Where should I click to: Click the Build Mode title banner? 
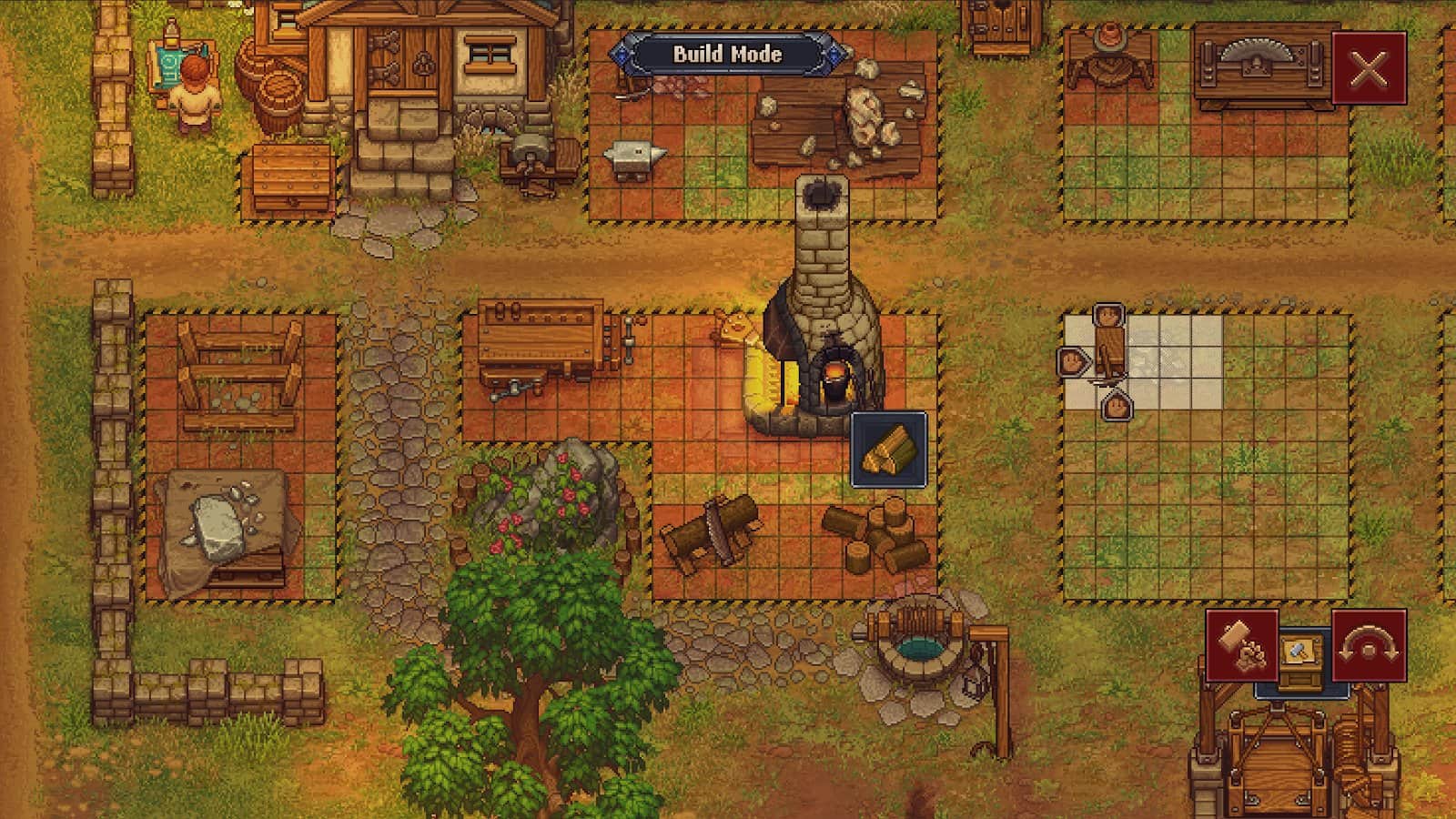coord(727,55)
